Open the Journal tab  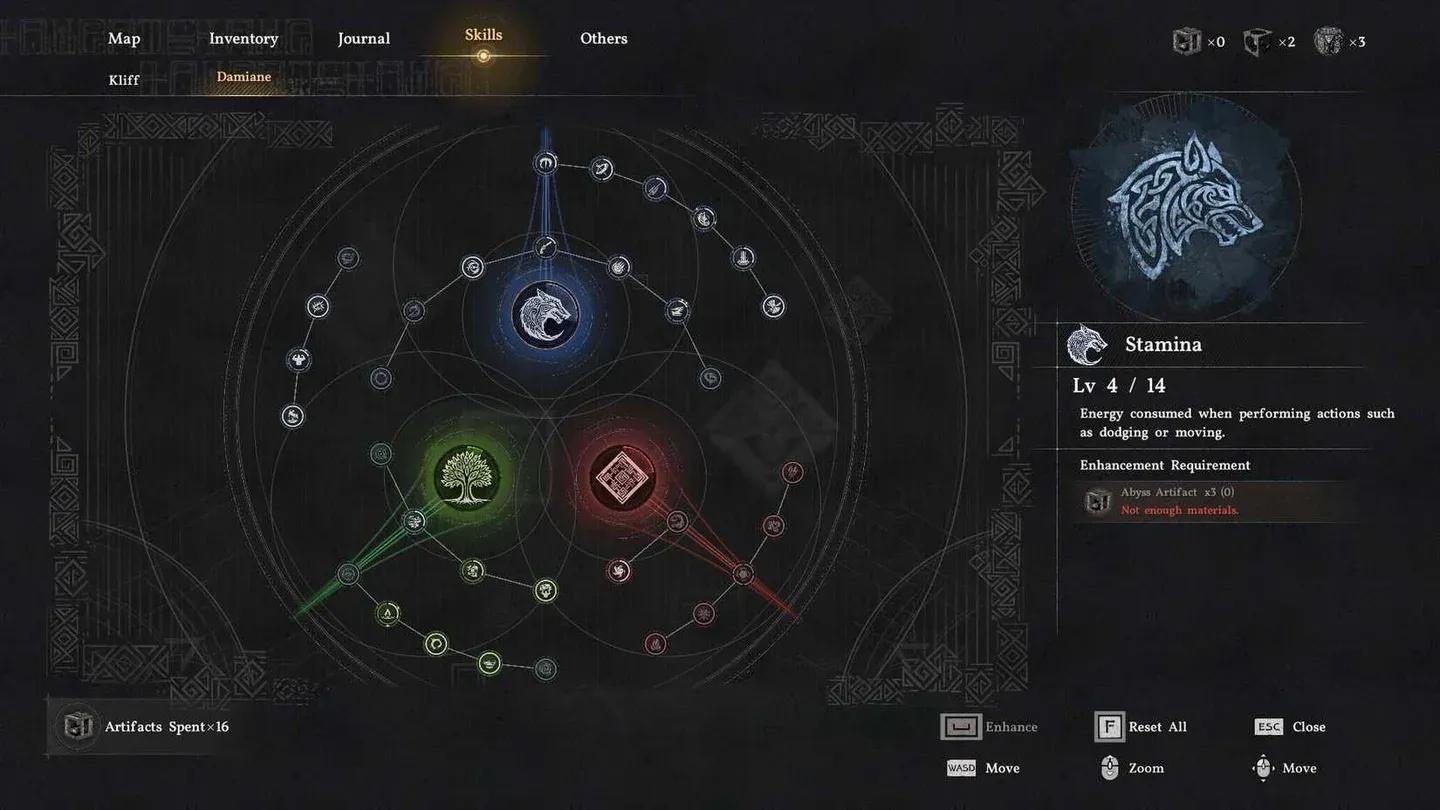[363, 38]
